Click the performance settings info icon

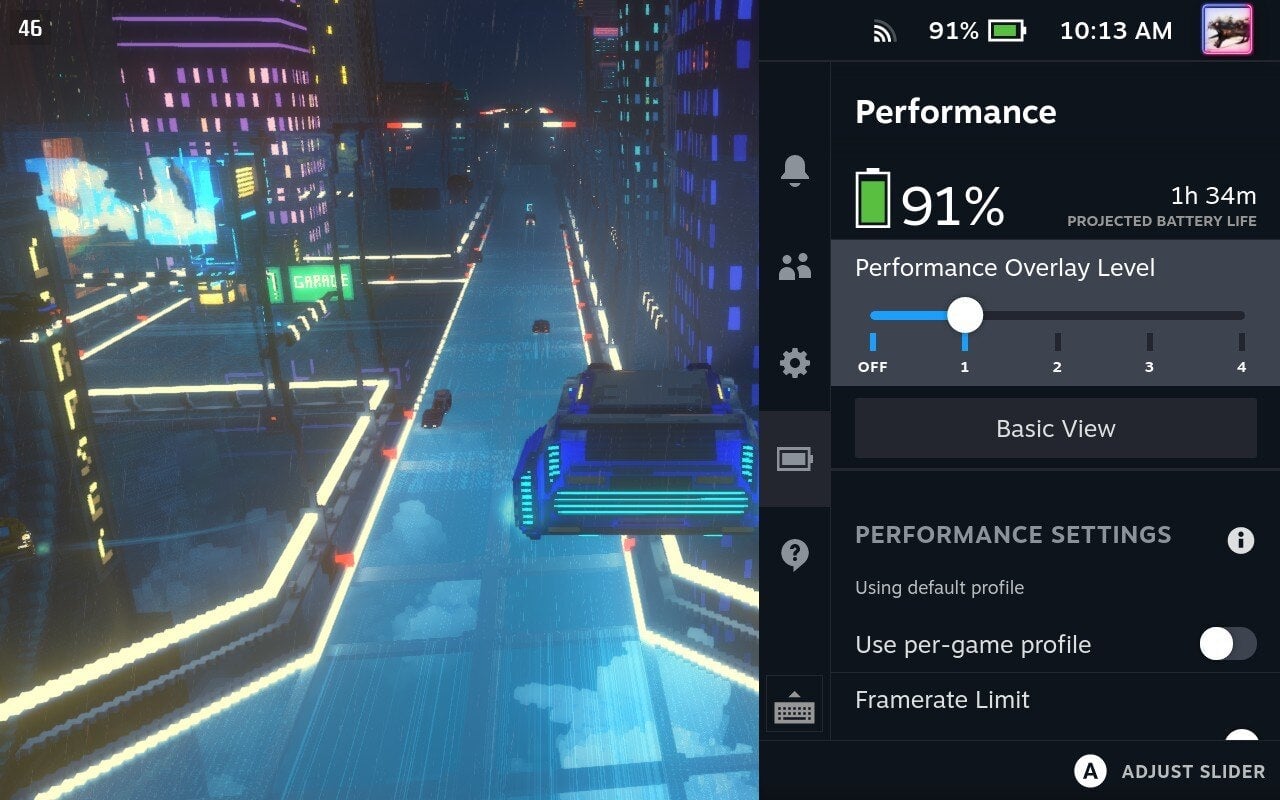tap(1241, 540)
